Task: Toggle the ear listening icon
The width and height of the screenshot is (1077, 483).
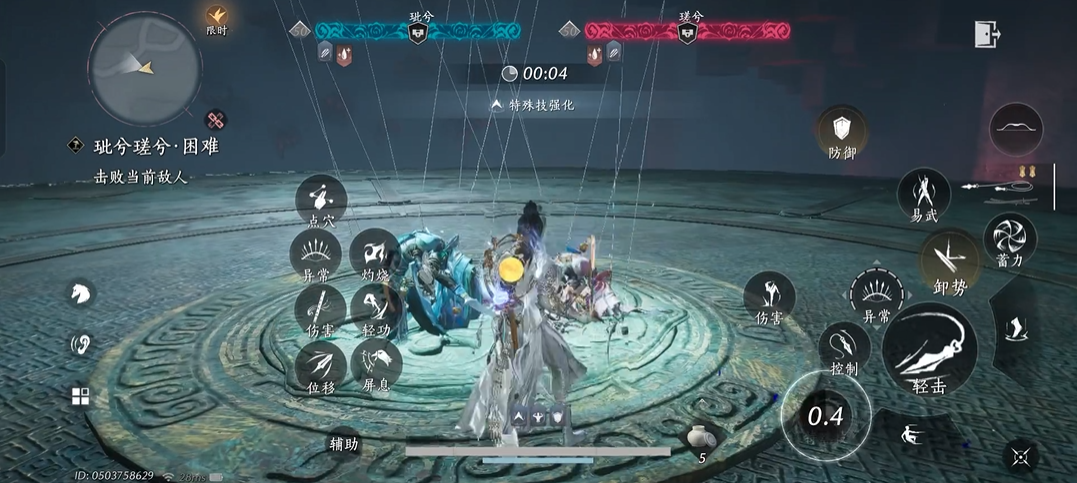Action: [x=80, y=344]
